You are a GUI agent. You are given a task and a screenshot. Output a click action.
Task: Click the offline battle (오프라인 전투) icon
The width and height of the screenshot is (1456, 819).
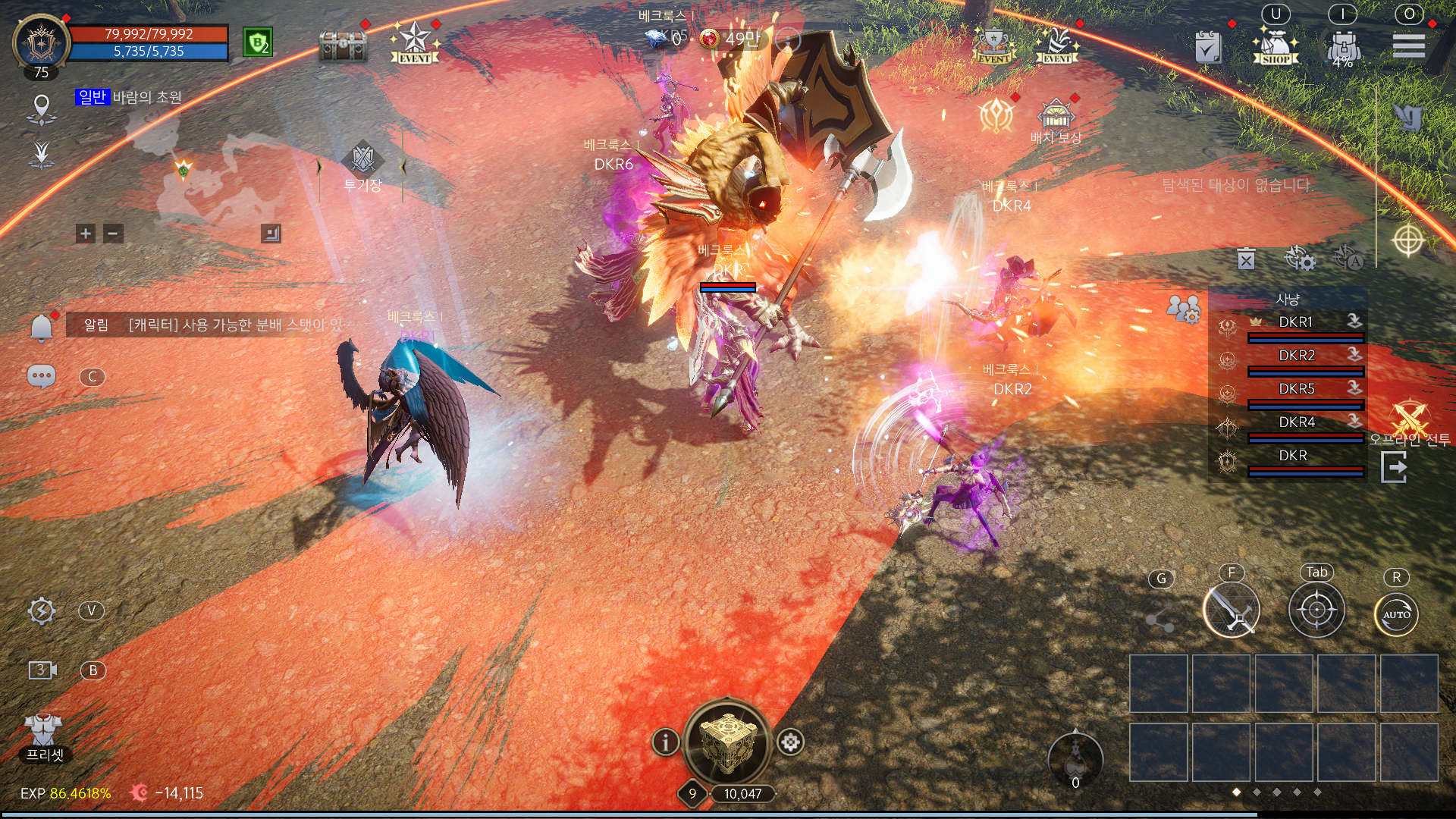[1410, 419]
